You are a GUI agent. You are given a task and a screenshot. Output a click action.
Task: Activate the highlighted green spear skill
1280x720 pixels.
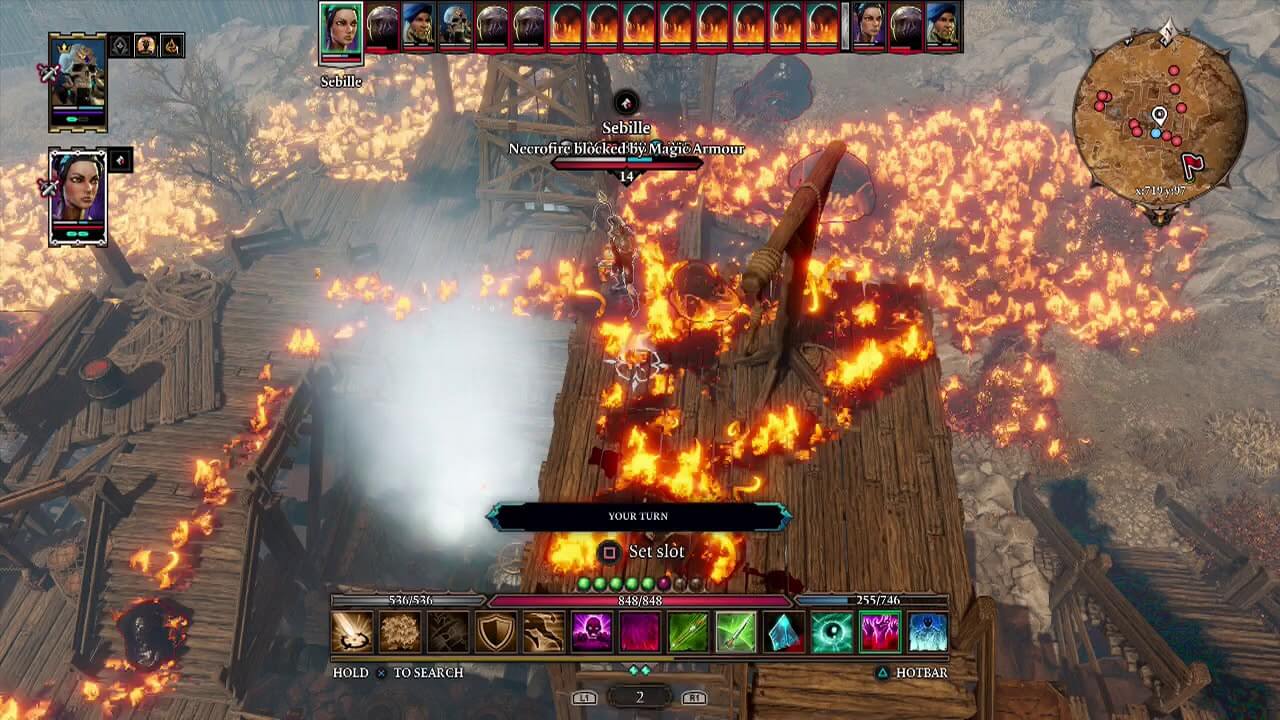coord(736,632)
